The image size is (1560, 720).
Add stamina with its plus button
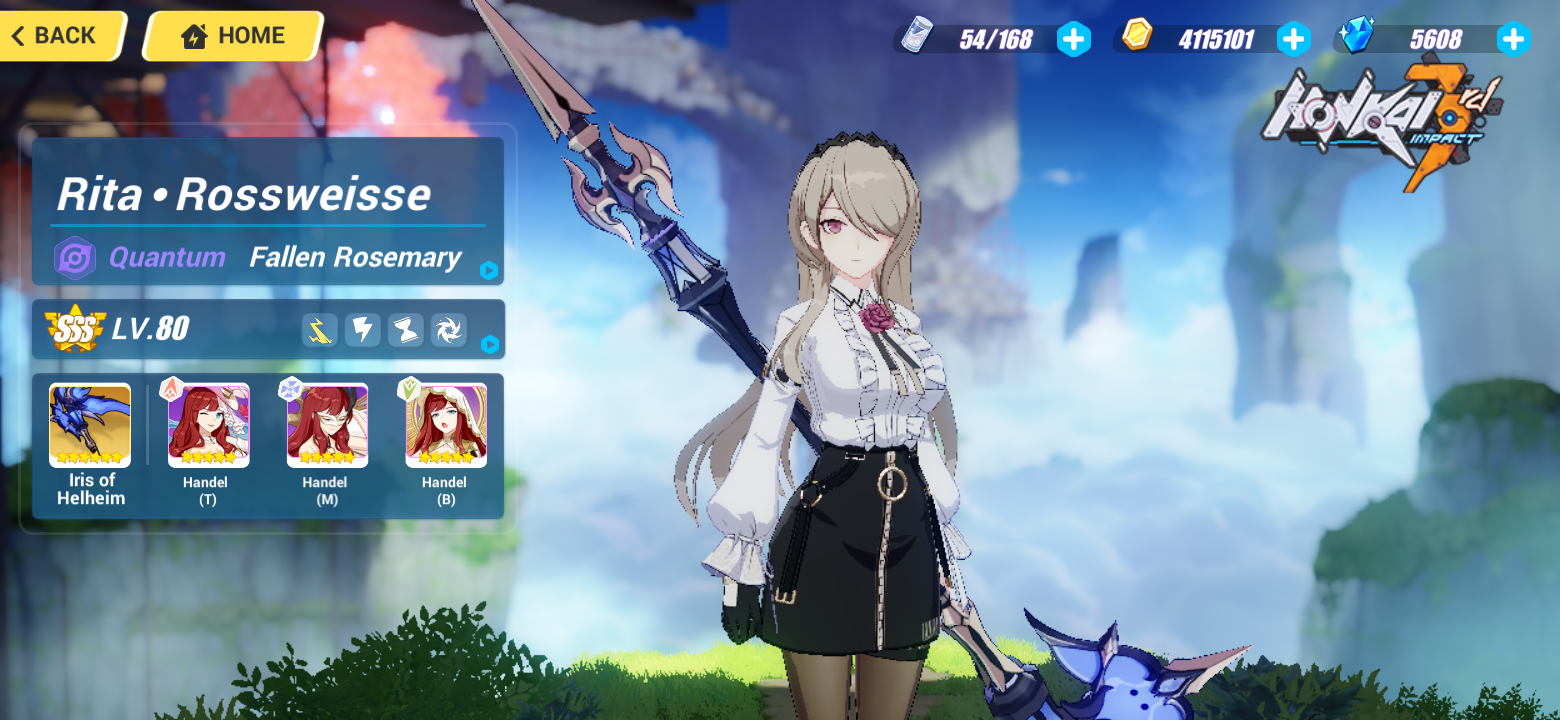click(x=1073, y=39)
